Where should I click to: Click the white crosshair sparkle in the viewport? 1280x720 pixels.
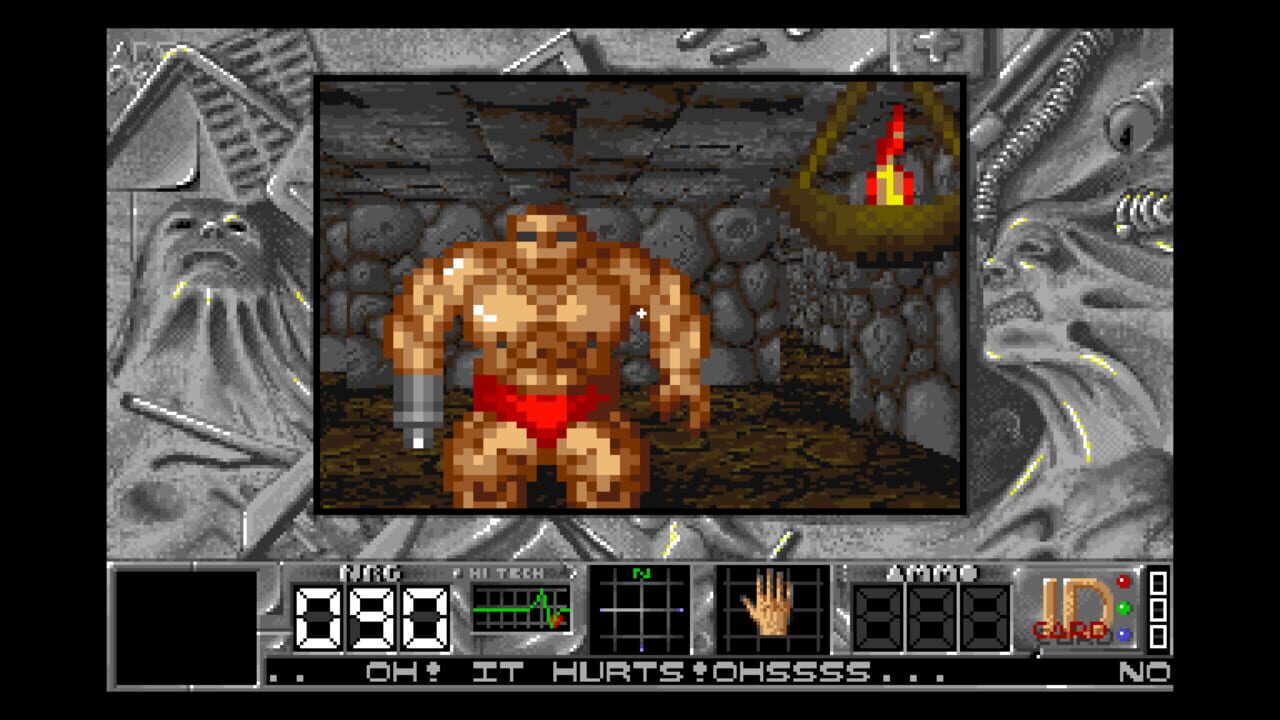pyautogui.click(x=641, y=313)
